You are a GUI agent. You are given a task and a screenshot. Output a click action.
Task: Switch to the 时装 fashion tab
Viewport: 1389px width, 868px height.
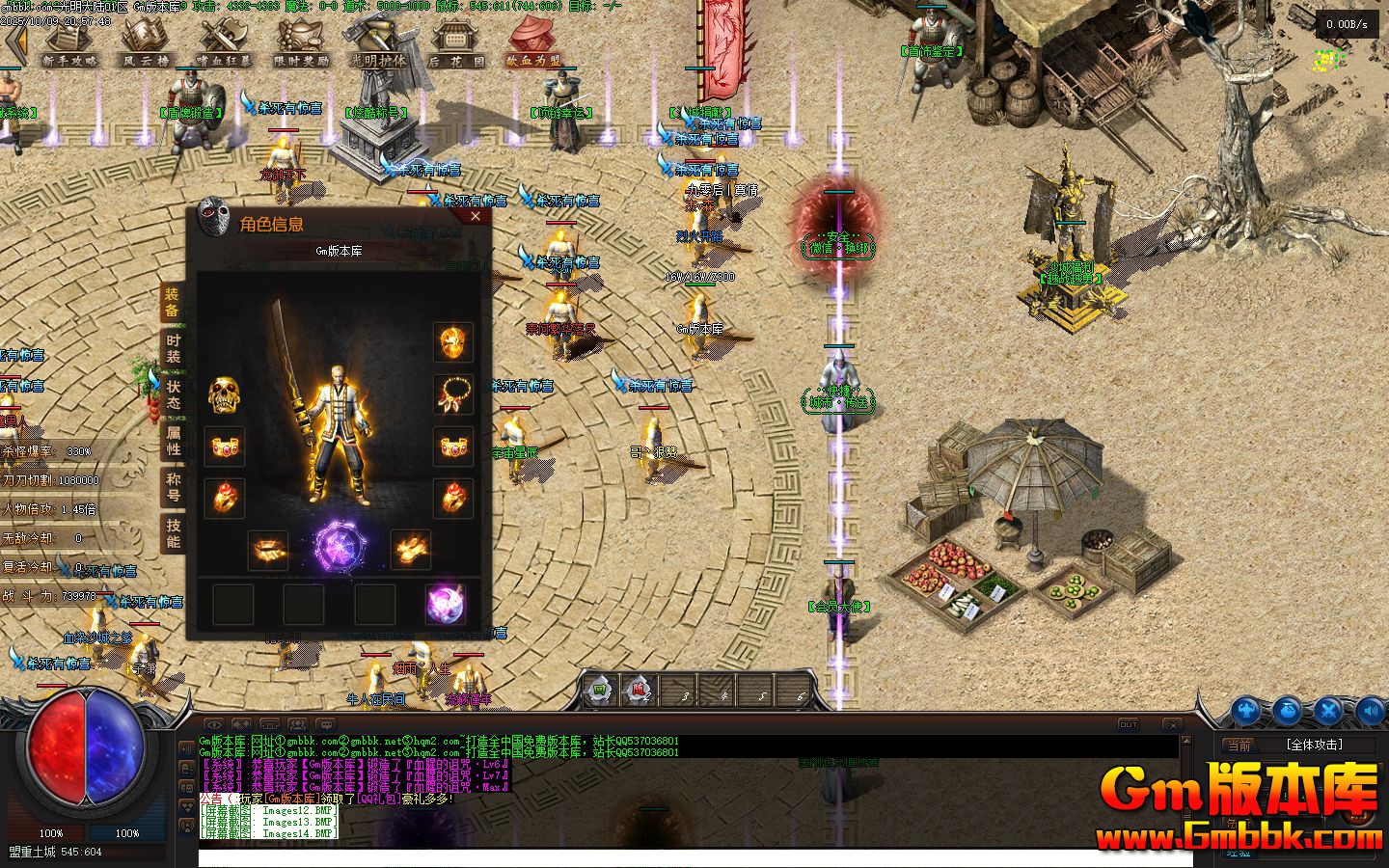pos(173,348)
